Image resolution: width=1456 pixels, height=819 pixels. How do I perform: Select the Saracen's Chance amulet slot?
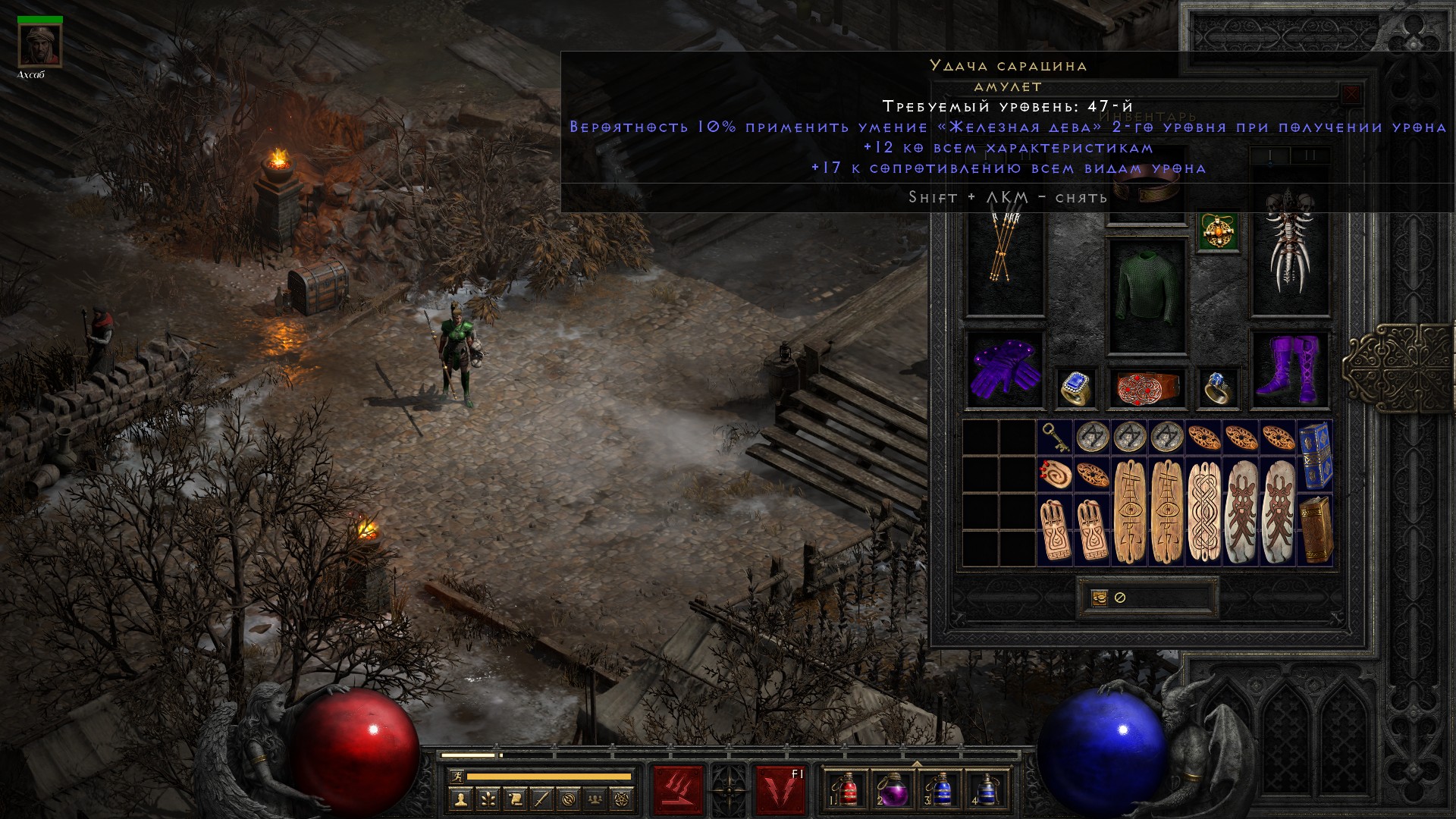[1219, 232]
